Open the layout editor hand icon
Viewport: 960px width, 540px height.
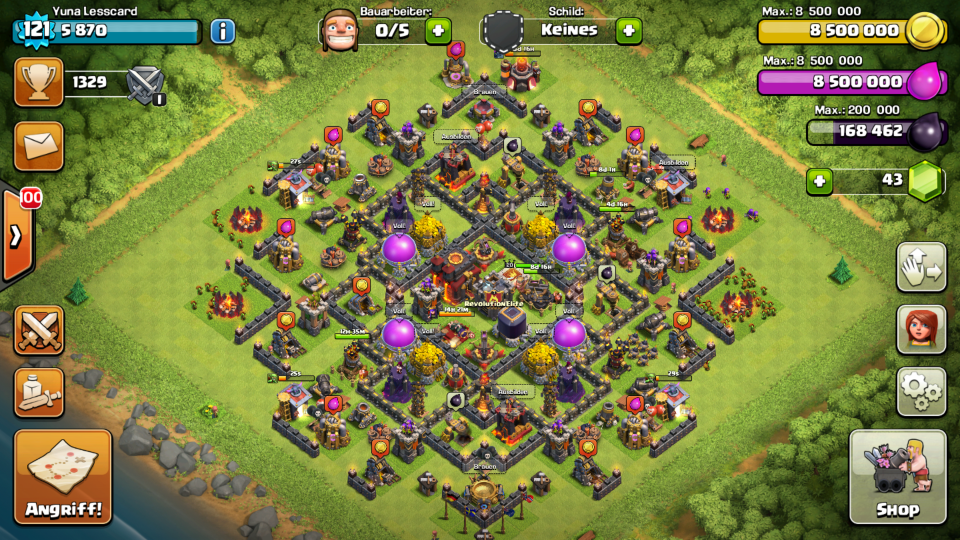[921, 267]
